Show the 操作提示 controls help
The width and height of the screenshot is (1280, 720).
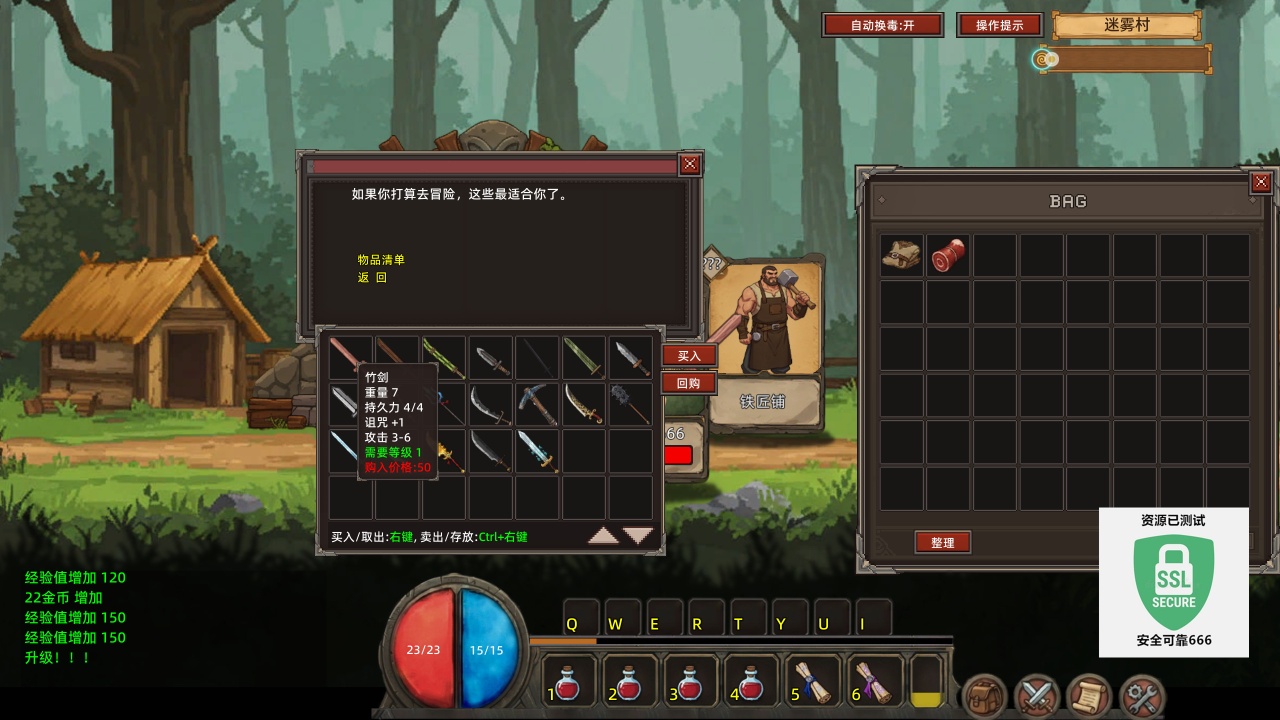[x=999, y=25]
